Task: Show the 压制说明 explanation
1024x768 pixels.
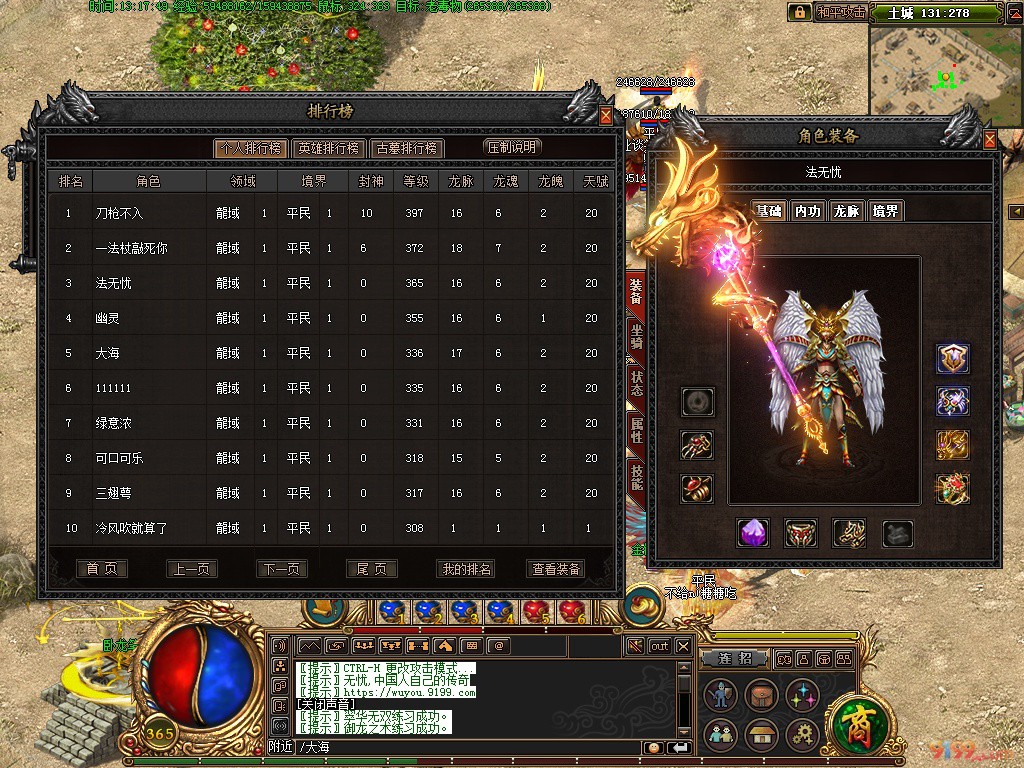Action: [512, 147]
